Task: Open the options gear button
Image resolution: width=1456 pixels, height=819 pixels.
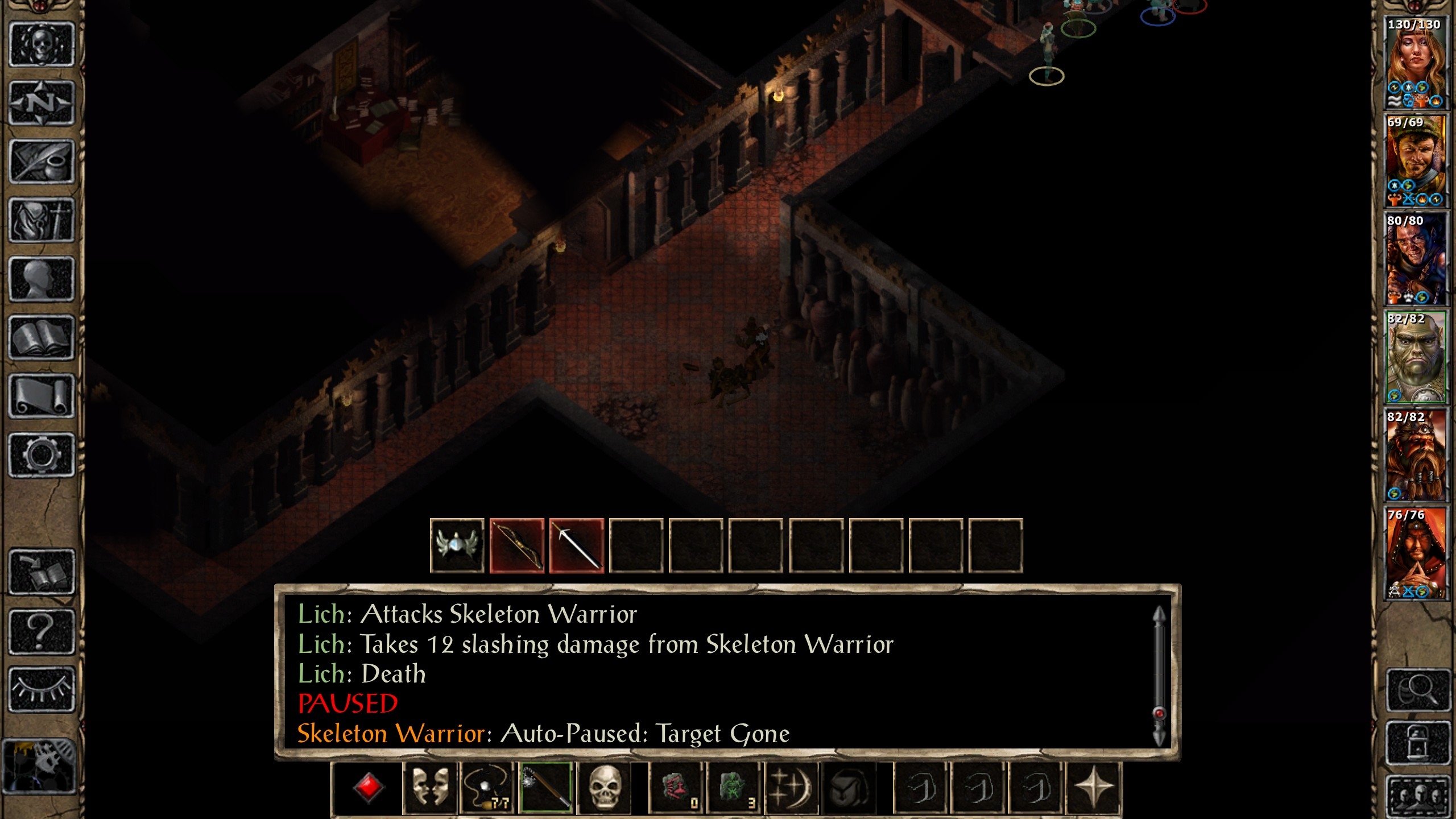Action: click(42, 455)
